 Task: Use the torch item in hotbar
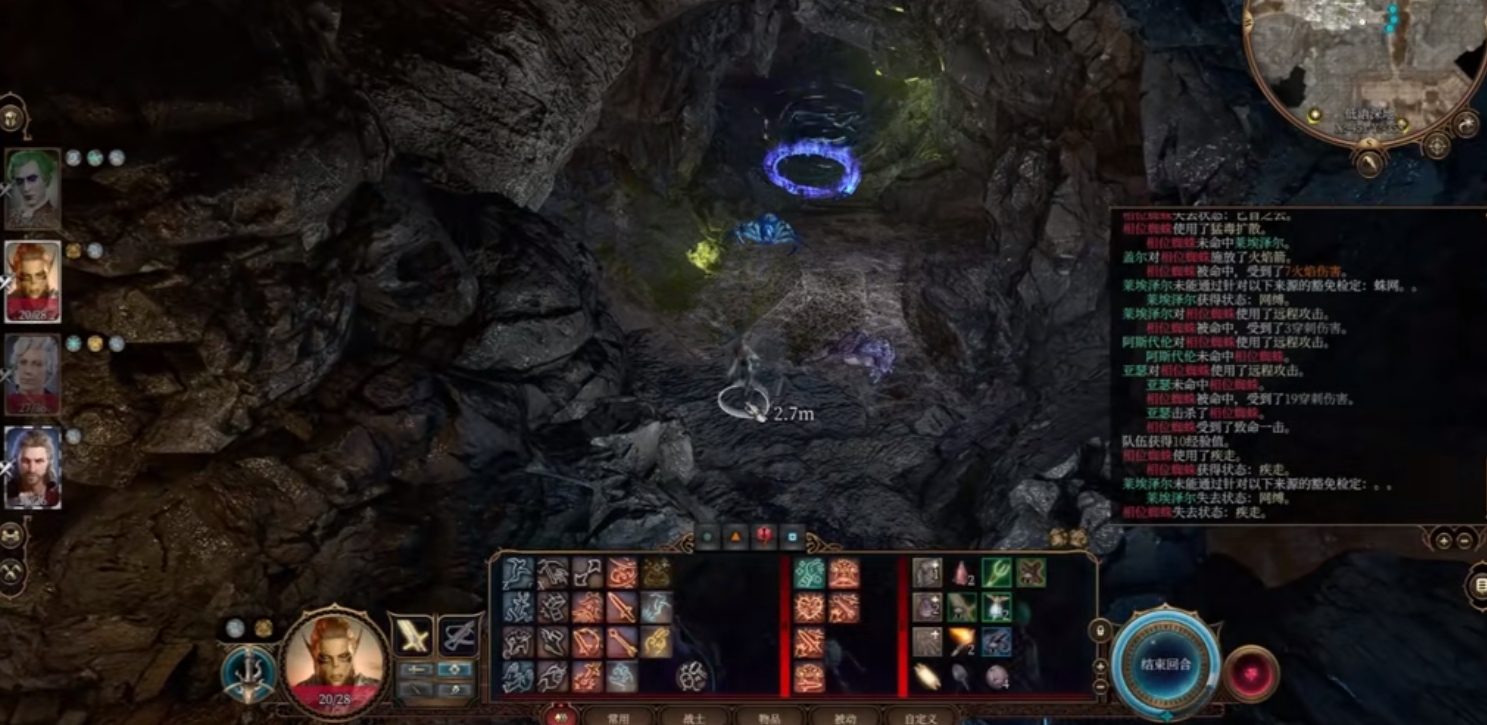(x=962, y=640)
